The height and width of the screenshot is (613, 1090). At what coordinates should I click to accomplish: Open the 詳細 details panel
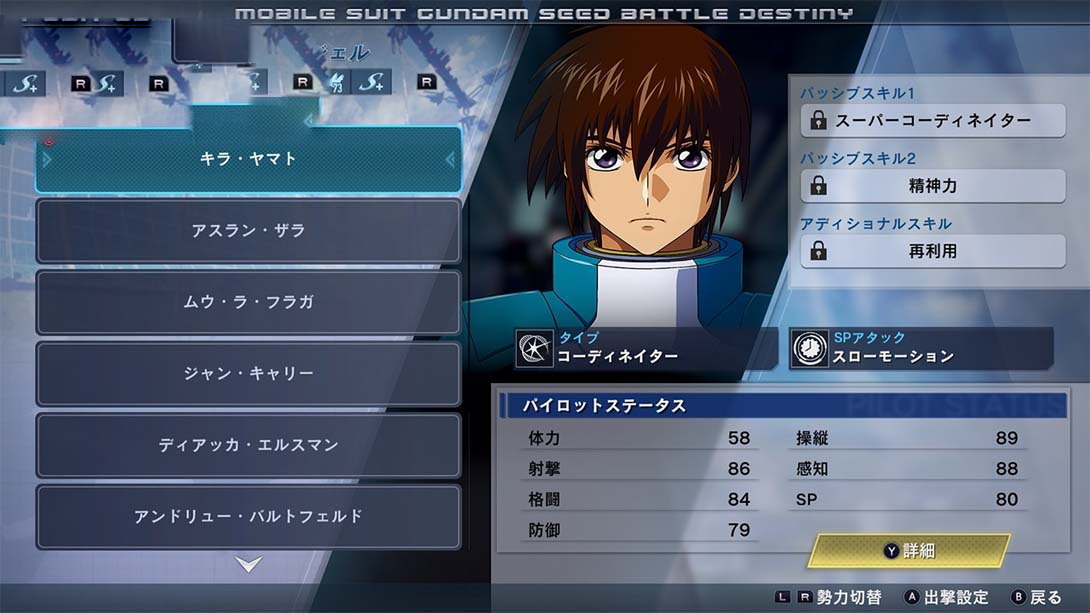point(908,551)
